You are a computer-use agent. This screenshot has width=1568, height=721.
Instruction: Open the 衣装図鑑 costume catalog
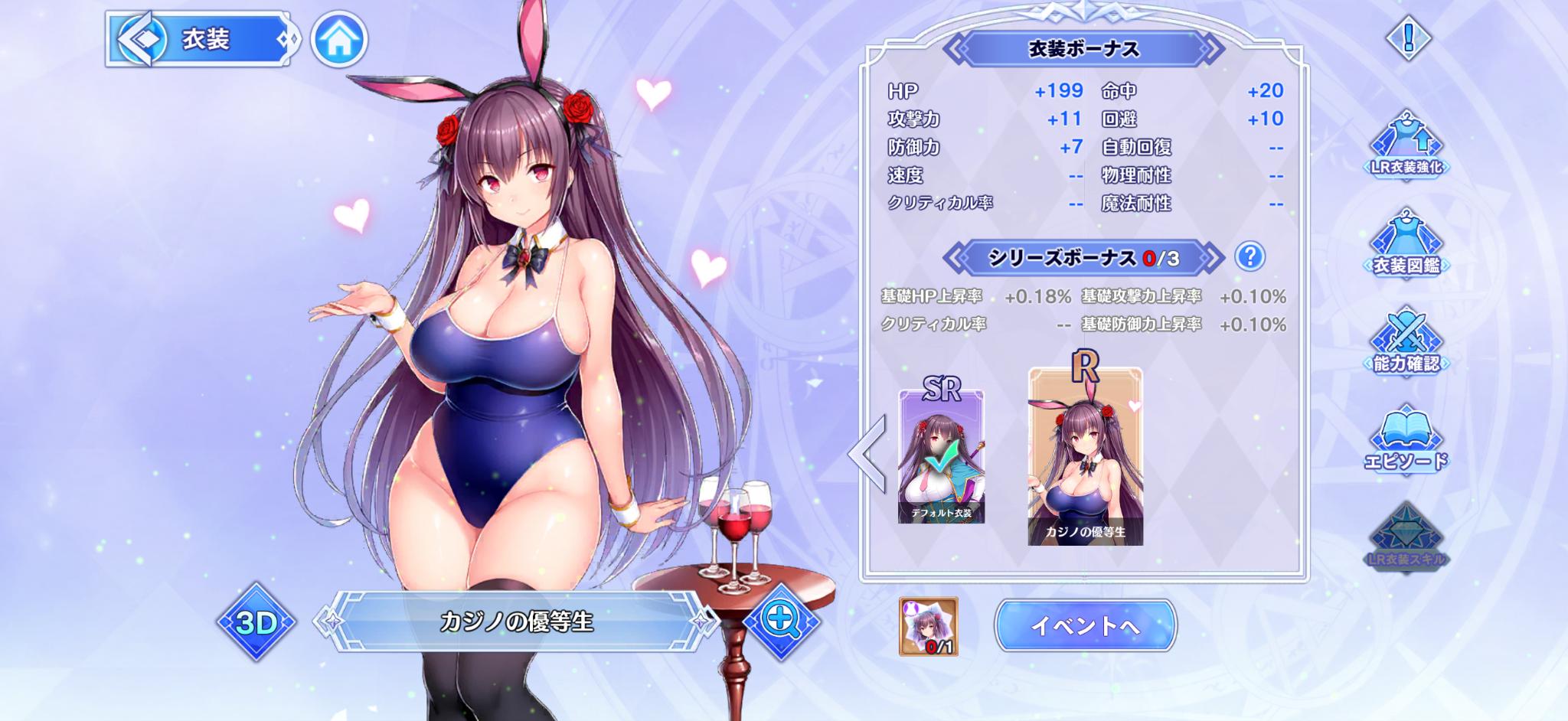point(1406,243)
